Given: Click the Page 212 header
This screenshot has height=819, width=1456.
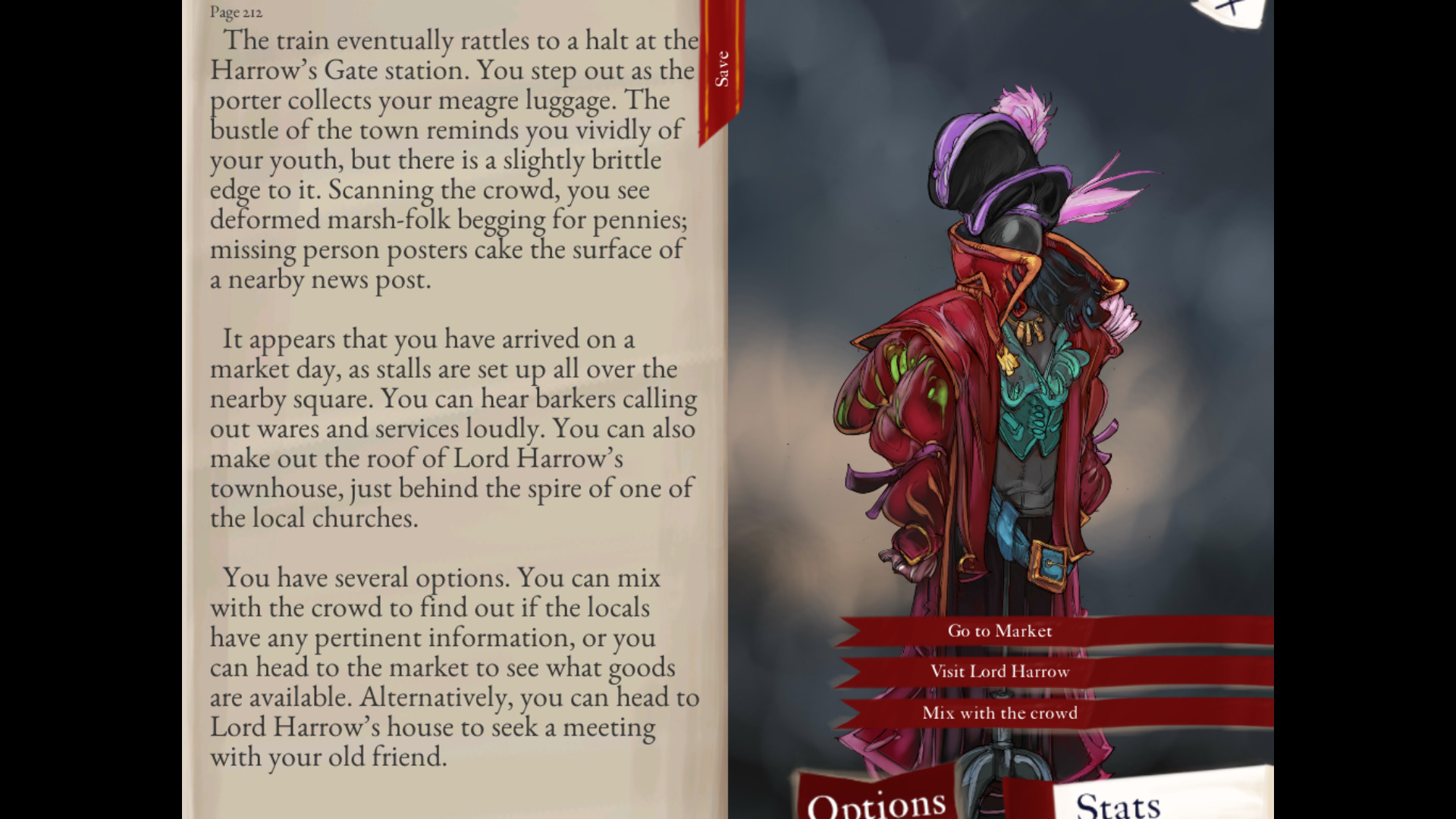Looking at the screenshot, I should click(235, 13).
